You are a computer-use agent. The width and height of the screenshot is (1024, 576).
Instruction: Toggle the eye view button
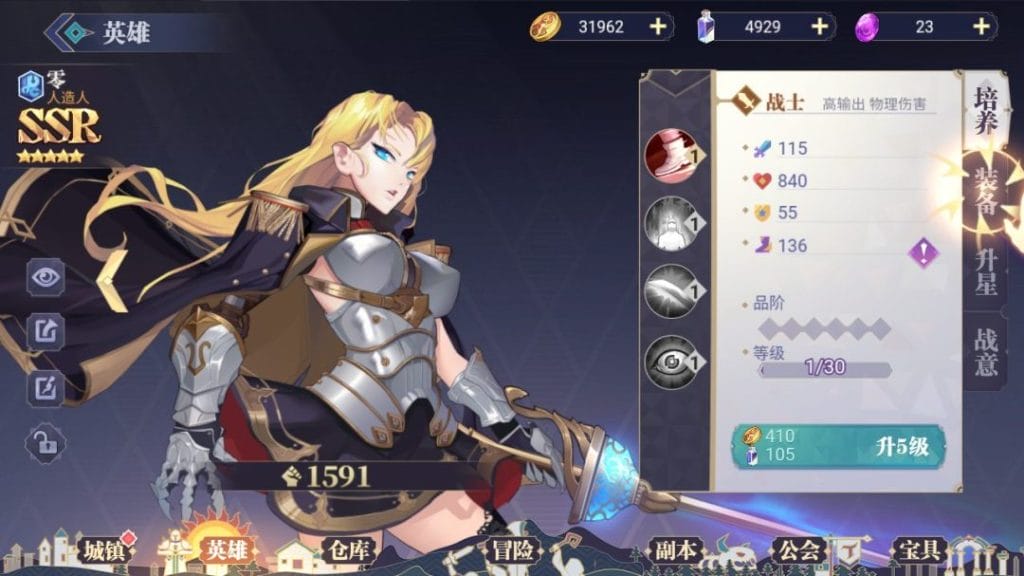click(46, 278)
